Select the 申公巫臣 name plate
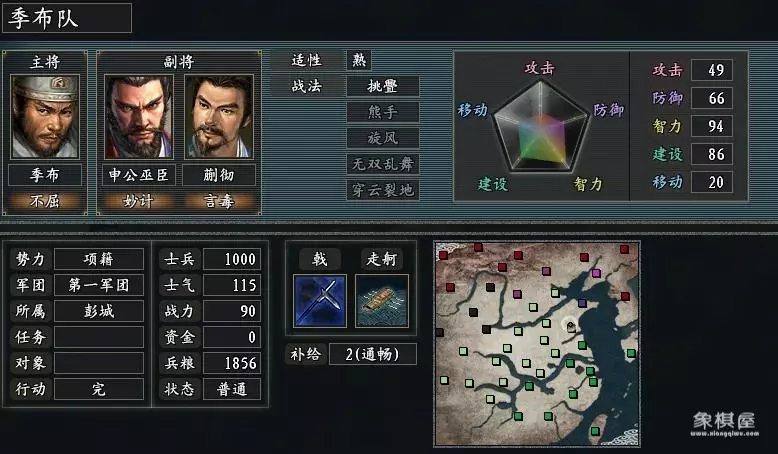Viewport: 778px width, 454px height. (139, 175)
